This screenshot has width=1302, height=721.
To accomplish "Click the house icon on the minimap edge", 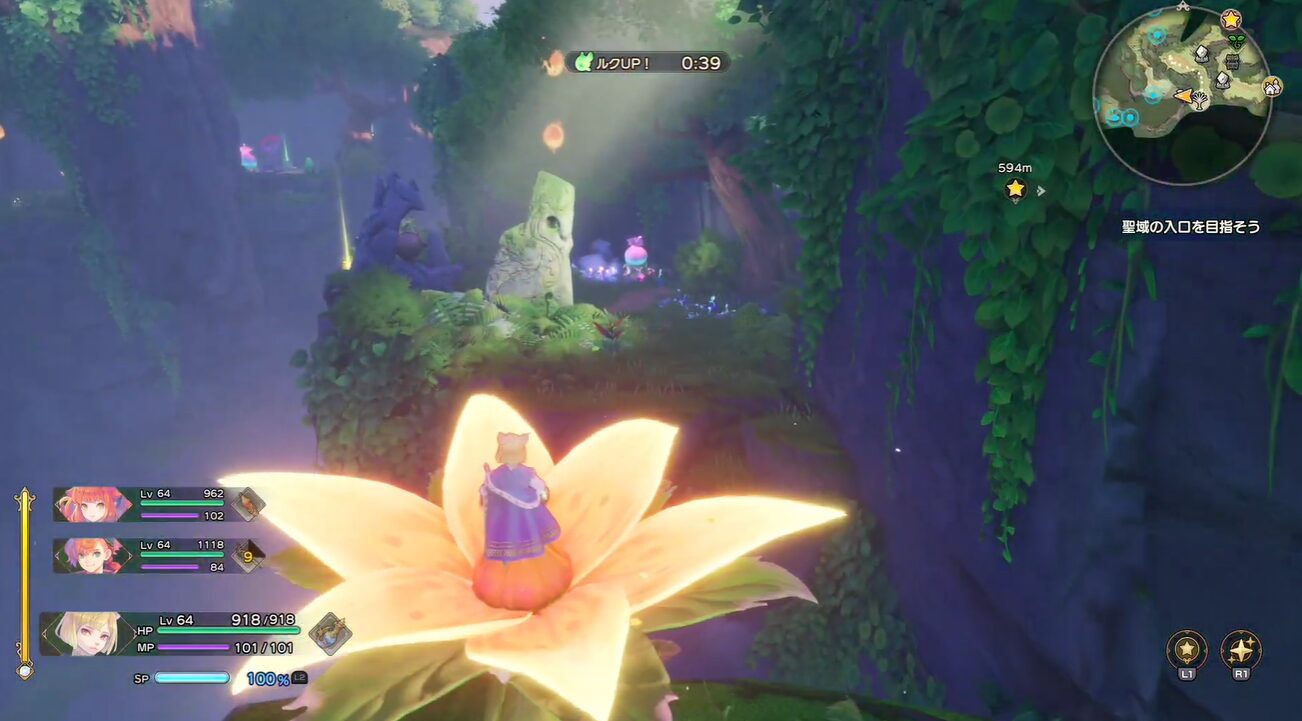I will tap(1271, 87).
